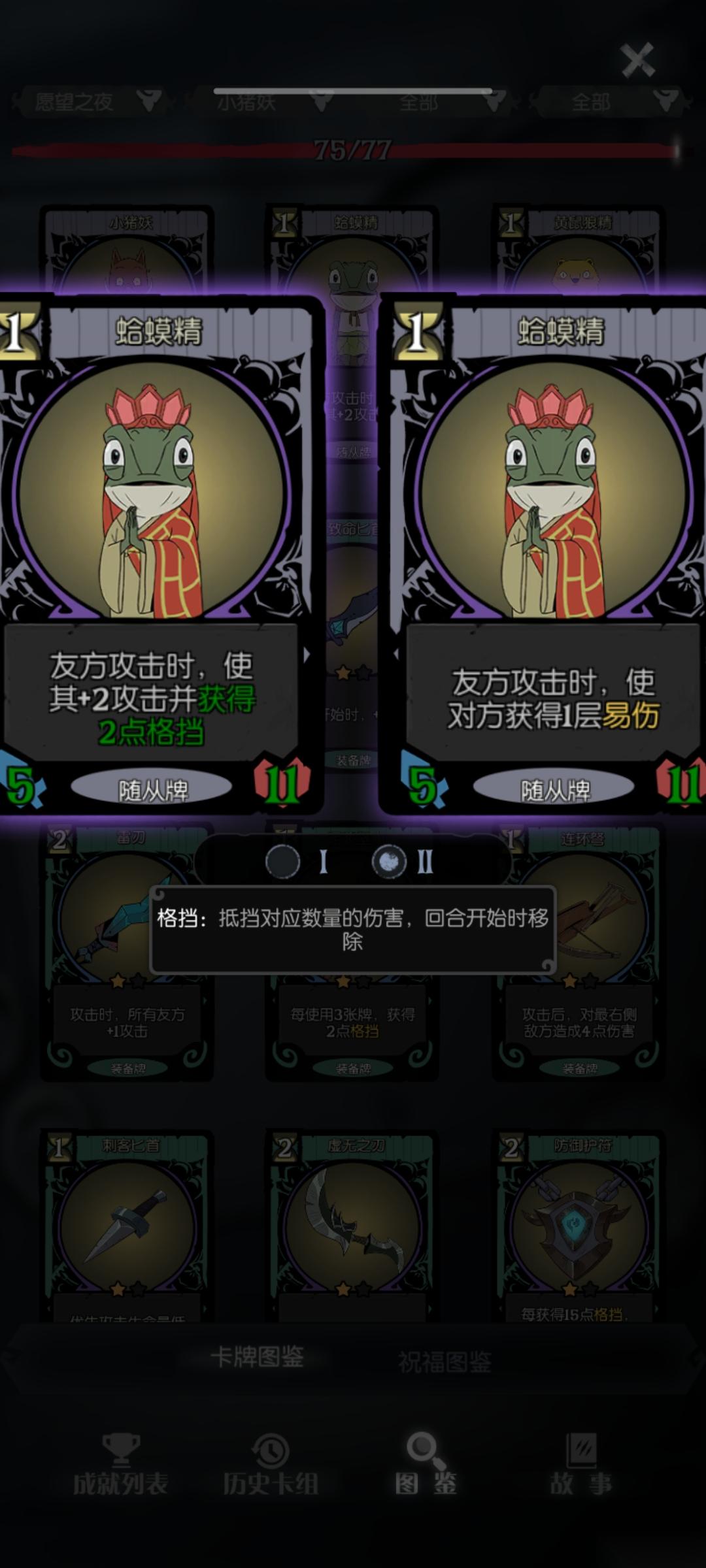Tap the 蛤蟆精 card granting 格挡
The height and width of the screenshot is (1568, 706).
pyautogui.click(x=154, y=555)
